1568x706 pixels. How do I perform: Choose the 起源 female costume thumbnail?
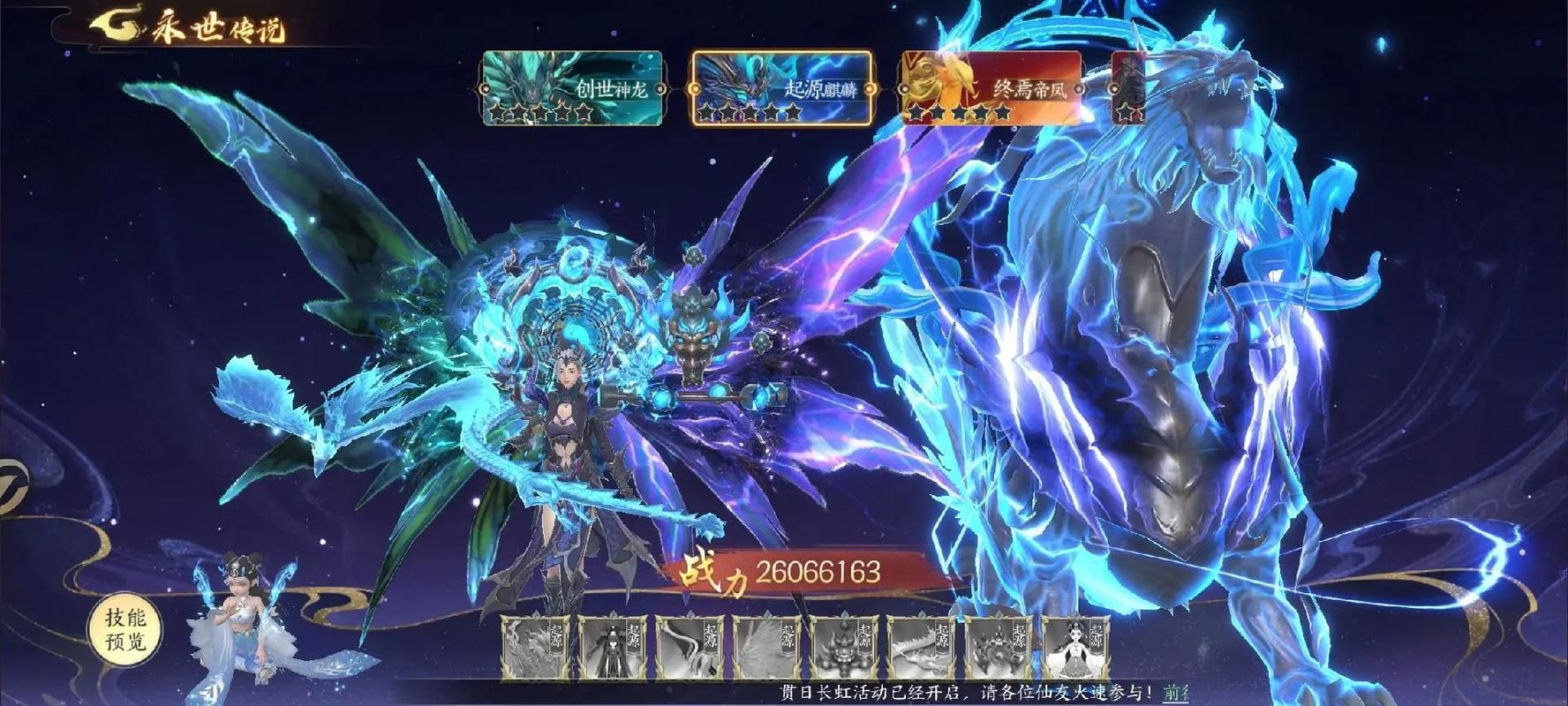(x=613, y=648)
